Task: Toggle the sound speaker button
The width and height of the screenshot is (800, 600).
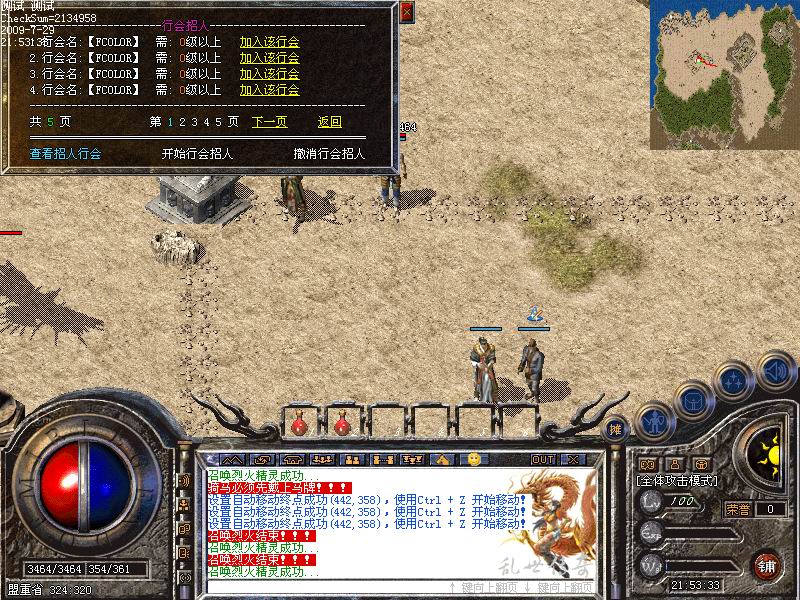Action: click(x=775, y=371)
